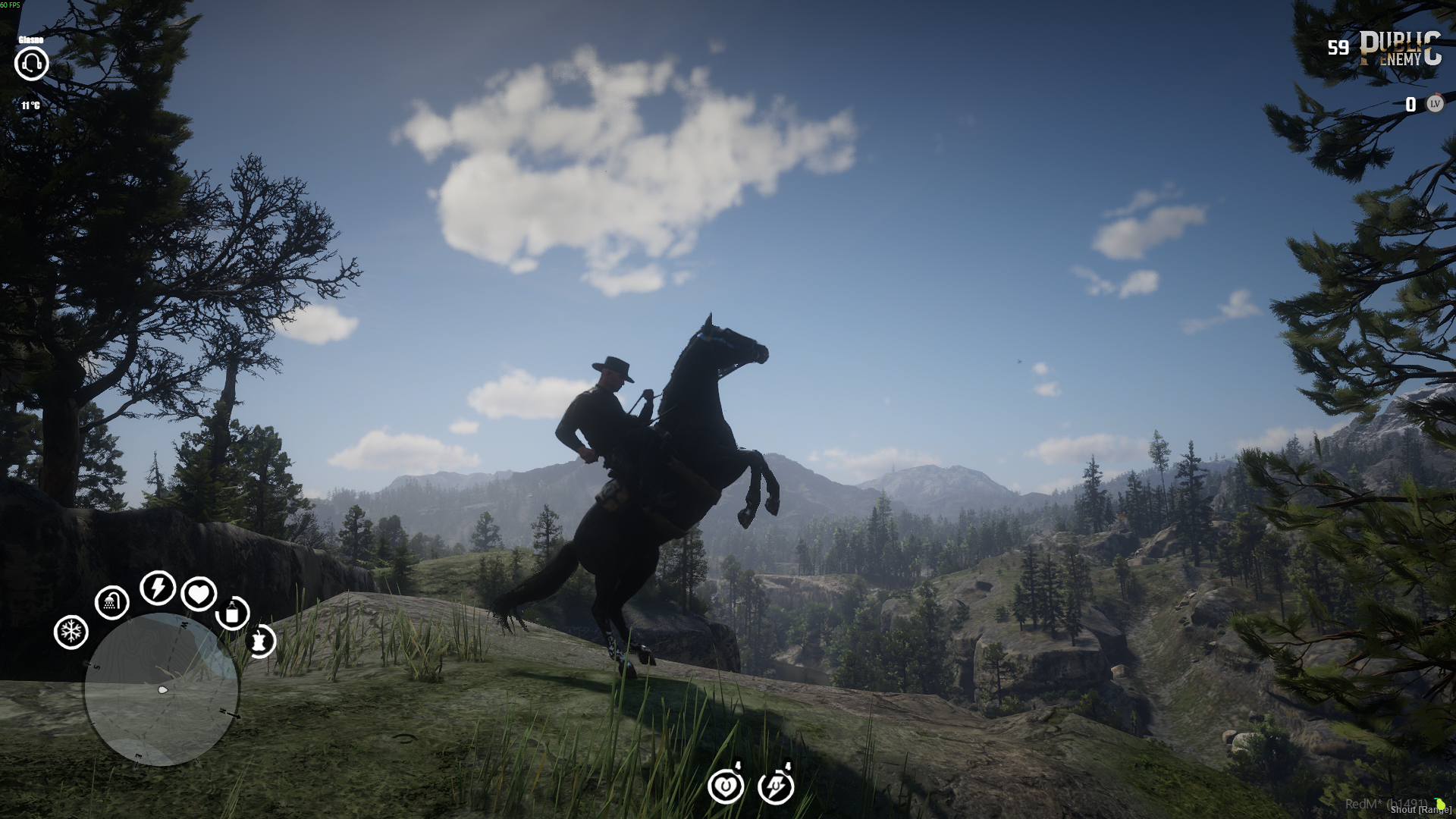Select the lightning bolt stamina core

[158, 588]
